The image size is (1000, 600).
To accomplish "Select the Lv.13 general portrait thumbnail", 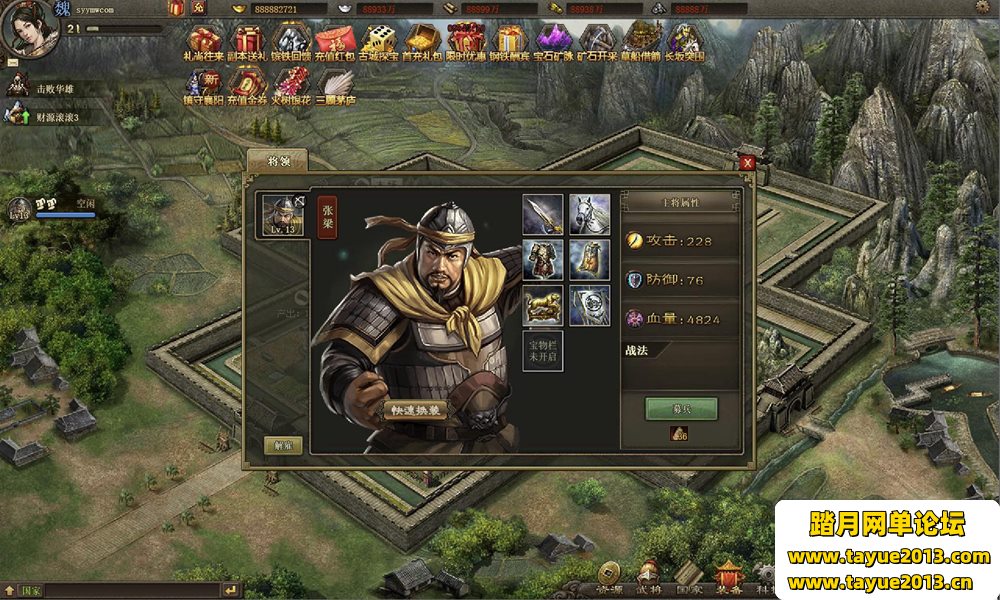I will pos(283,216).
